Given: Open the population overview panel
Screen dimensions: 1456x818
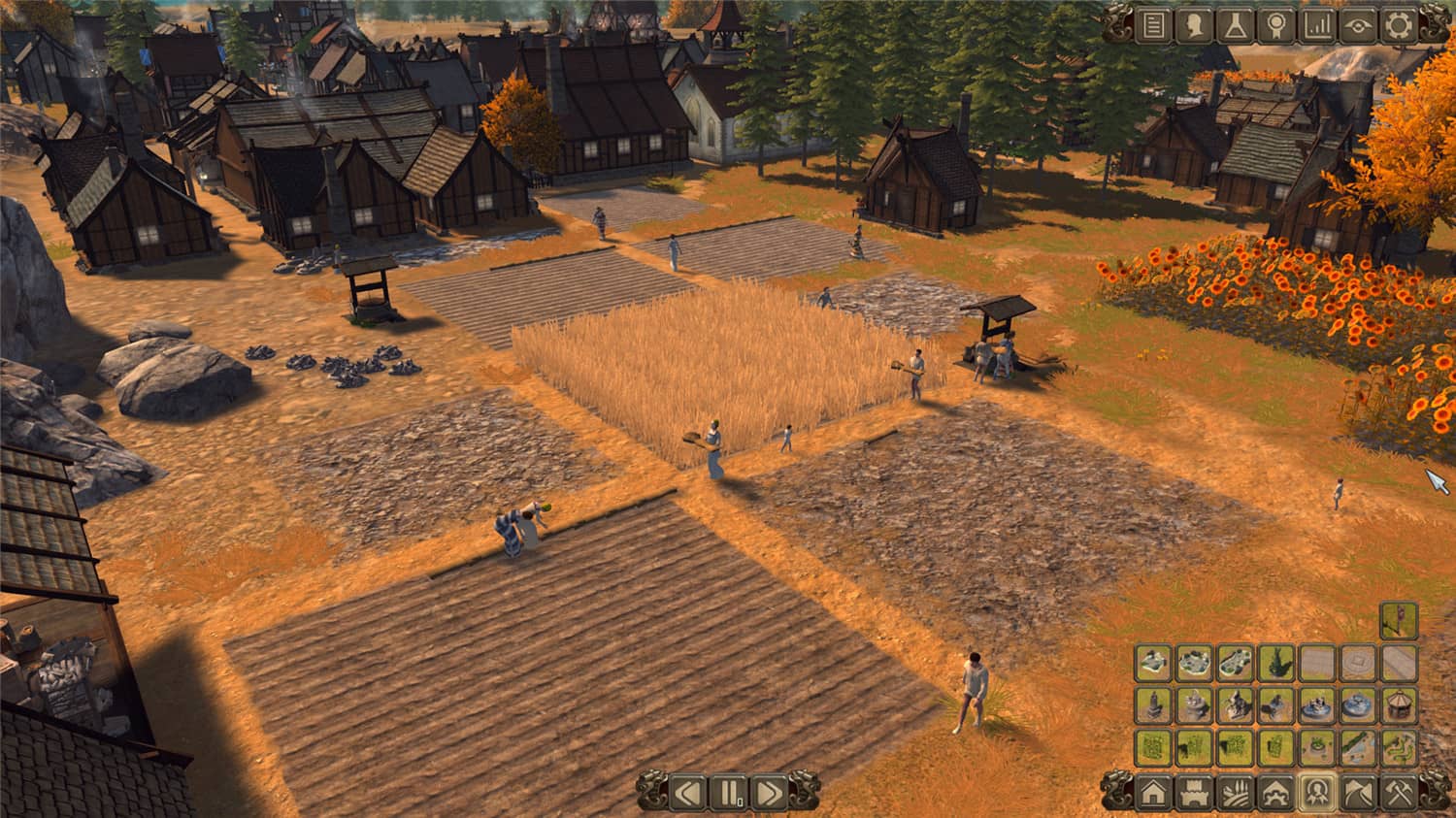Looking at the screenshot, I should coord(1193,26).
